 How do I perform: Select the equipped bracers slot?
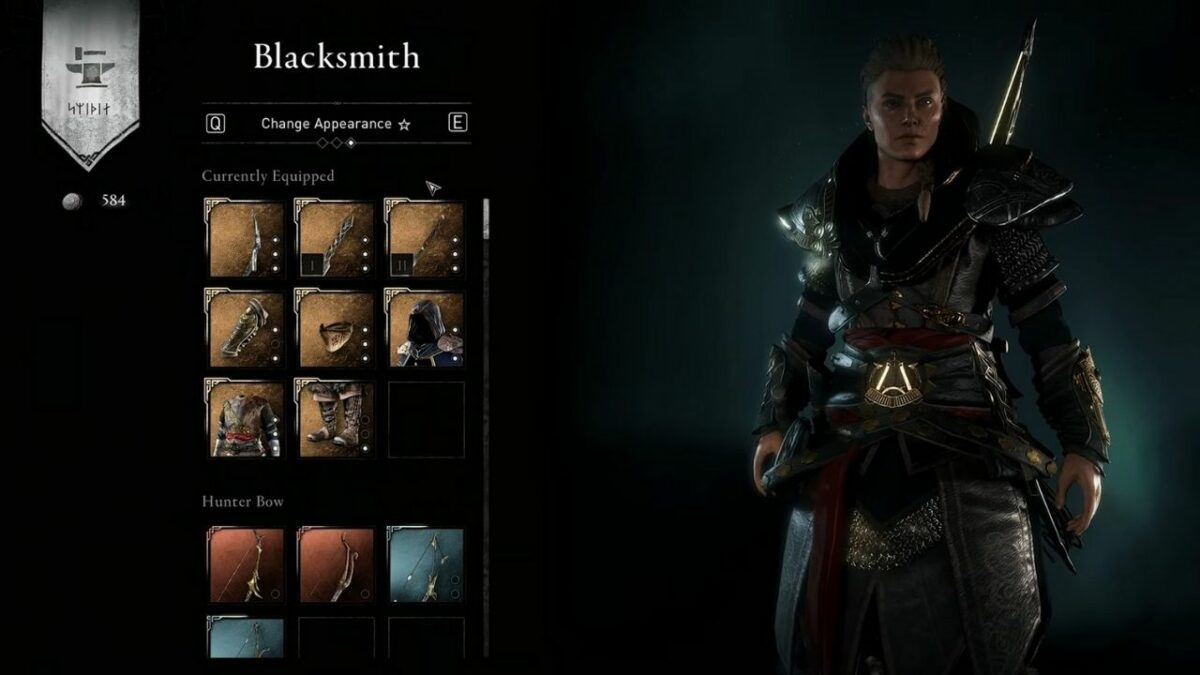click(246, 329)
